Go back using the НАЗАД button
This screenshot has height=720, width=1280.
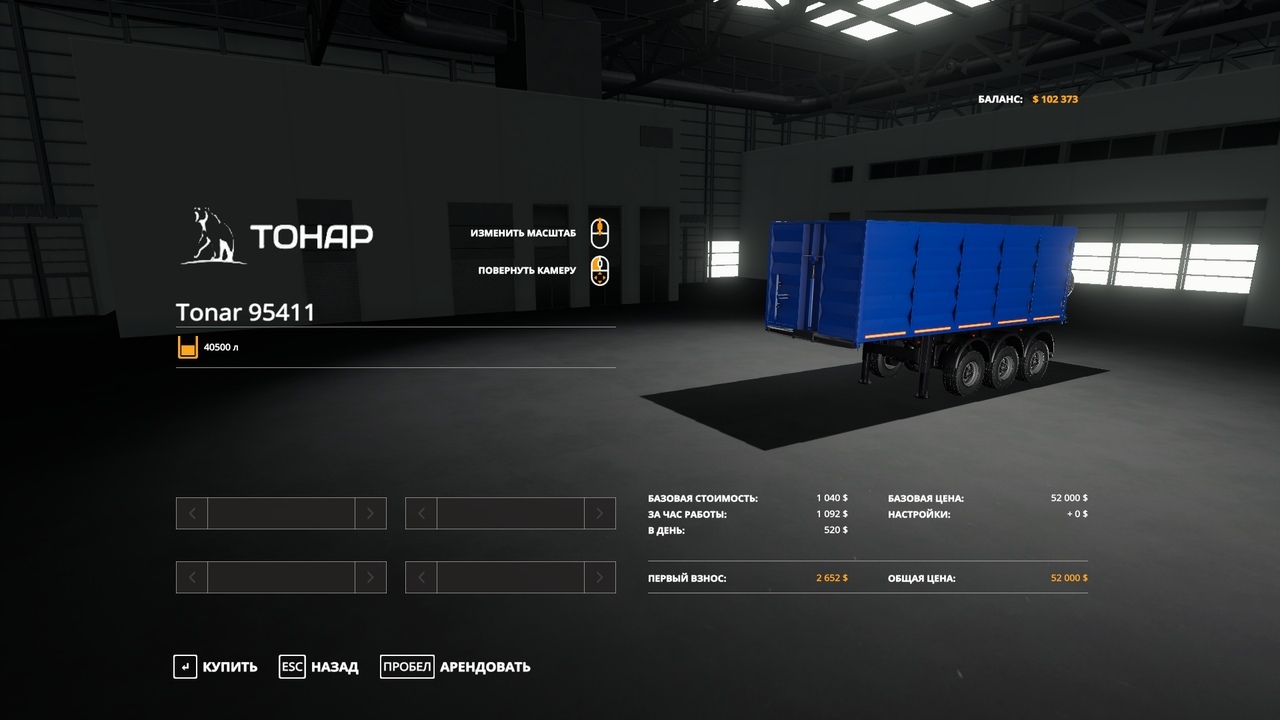(320, 667)
